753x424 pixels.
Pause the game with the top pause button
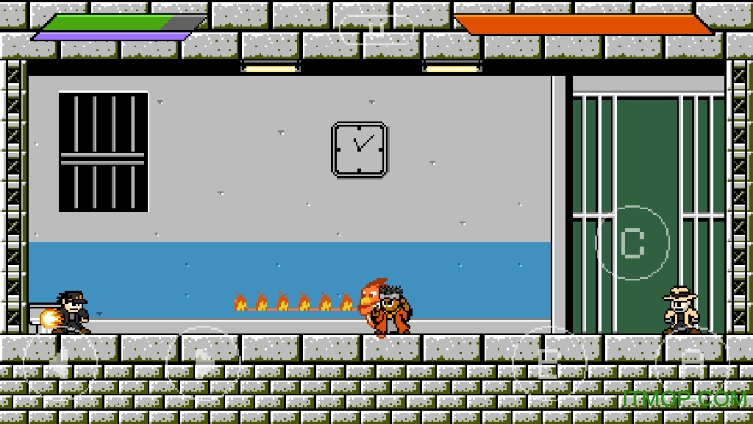click(376, 30)
